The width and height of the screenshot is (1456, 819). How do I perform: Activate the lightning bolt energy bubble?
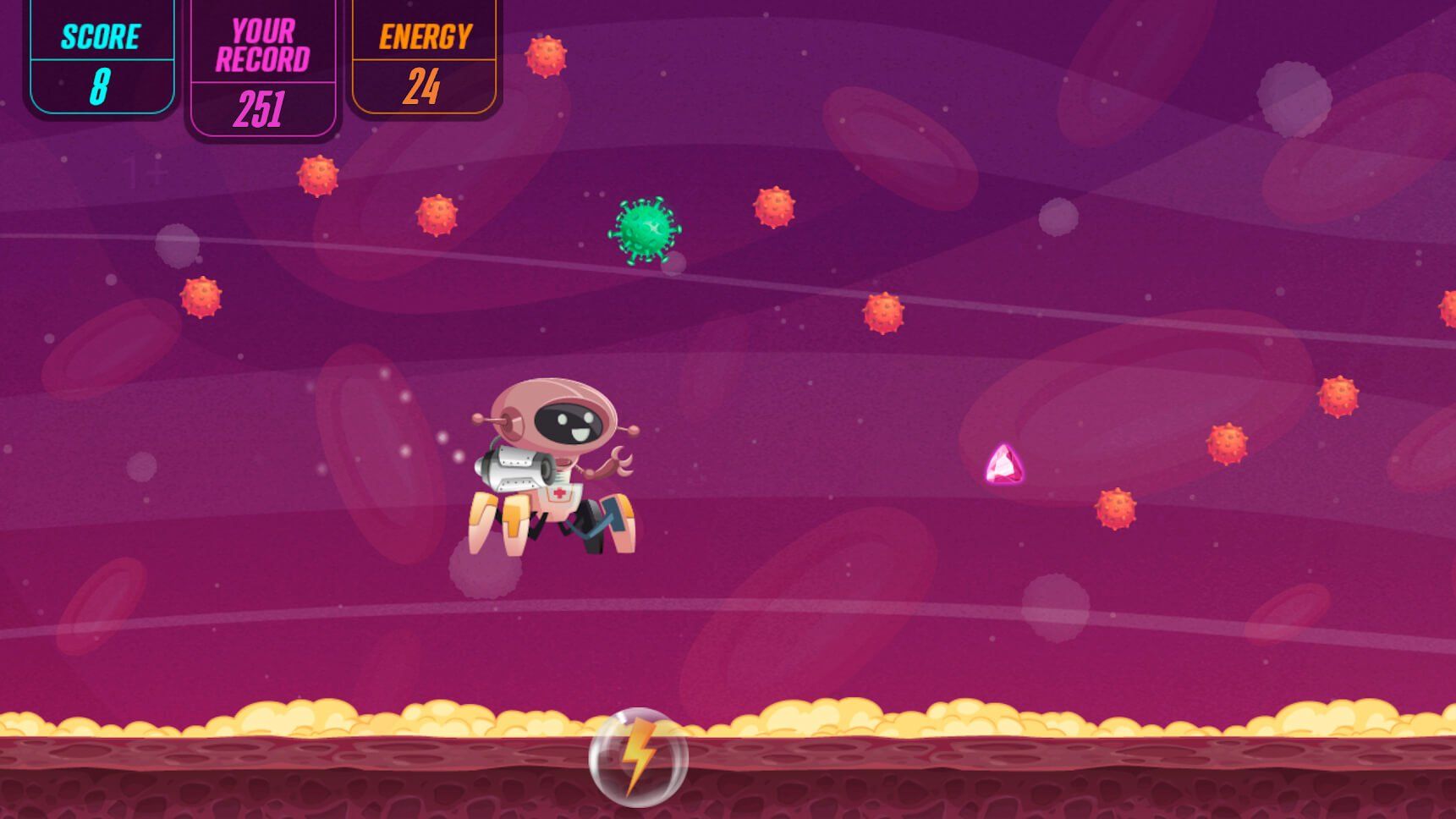coord(639,756)
